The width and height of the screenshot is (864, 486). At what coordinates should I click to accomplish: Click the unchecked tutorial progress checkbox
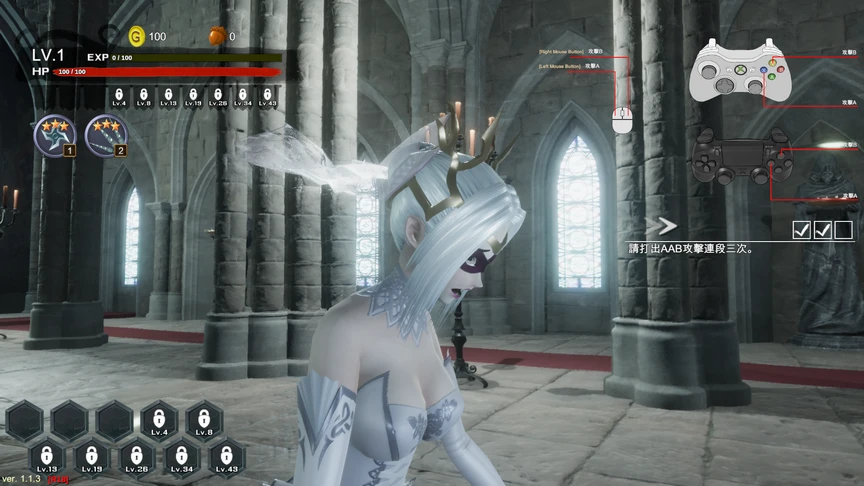tap(844, 230)
